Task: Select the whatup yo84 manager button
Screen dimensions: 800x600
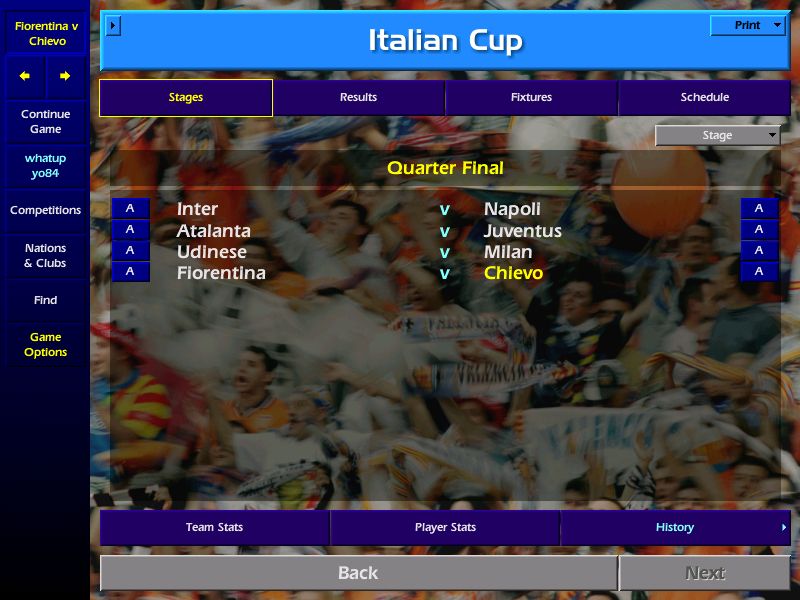Action: point(45,166)
